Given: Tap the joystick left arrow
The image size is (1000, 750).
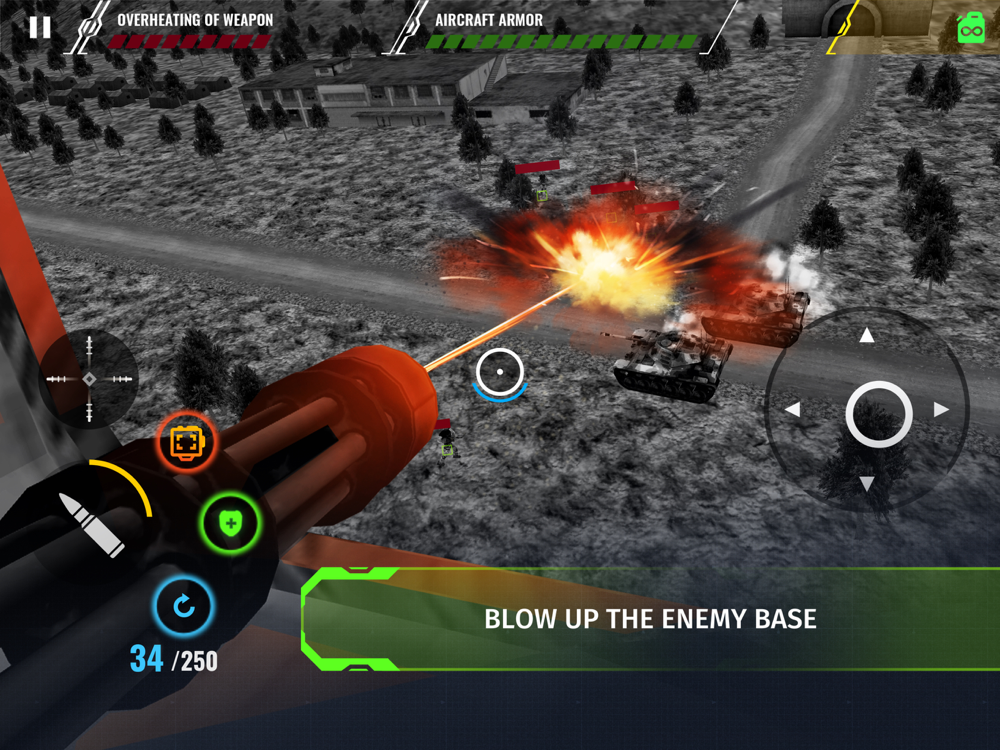Looking at the screenshot, I should coord(793,410).
